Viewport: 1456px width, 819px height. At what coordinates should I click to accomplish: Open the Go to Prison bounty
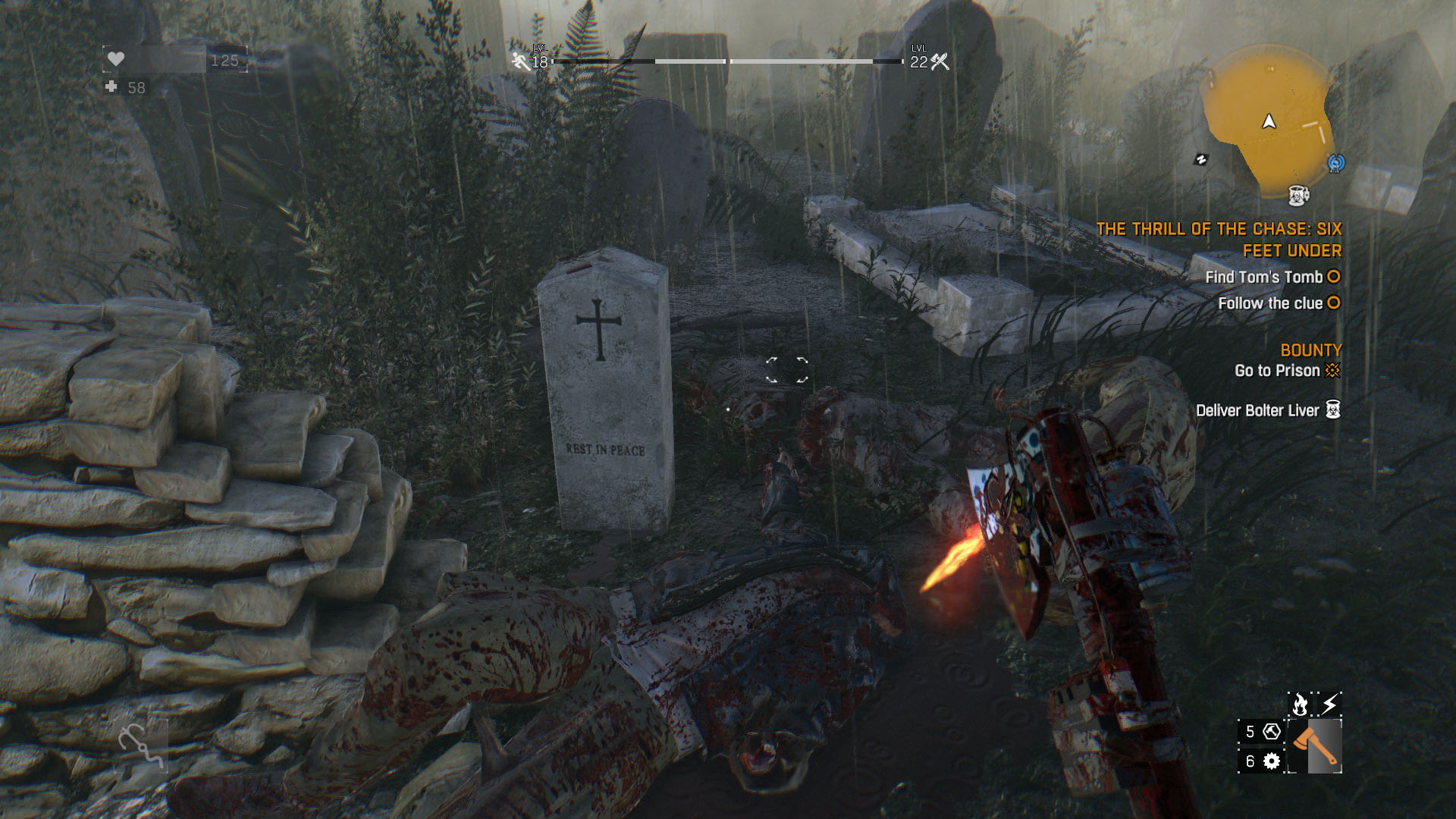pos(1278,371)
